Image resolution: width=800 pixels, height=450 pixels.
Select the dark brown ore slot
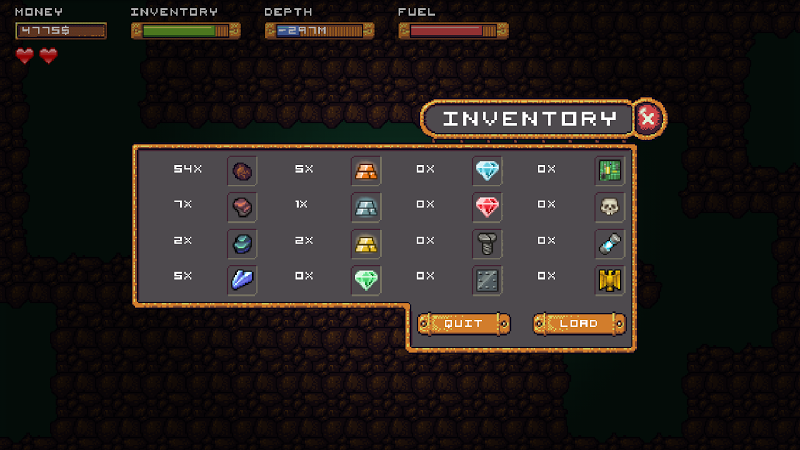tap(242, 170)
